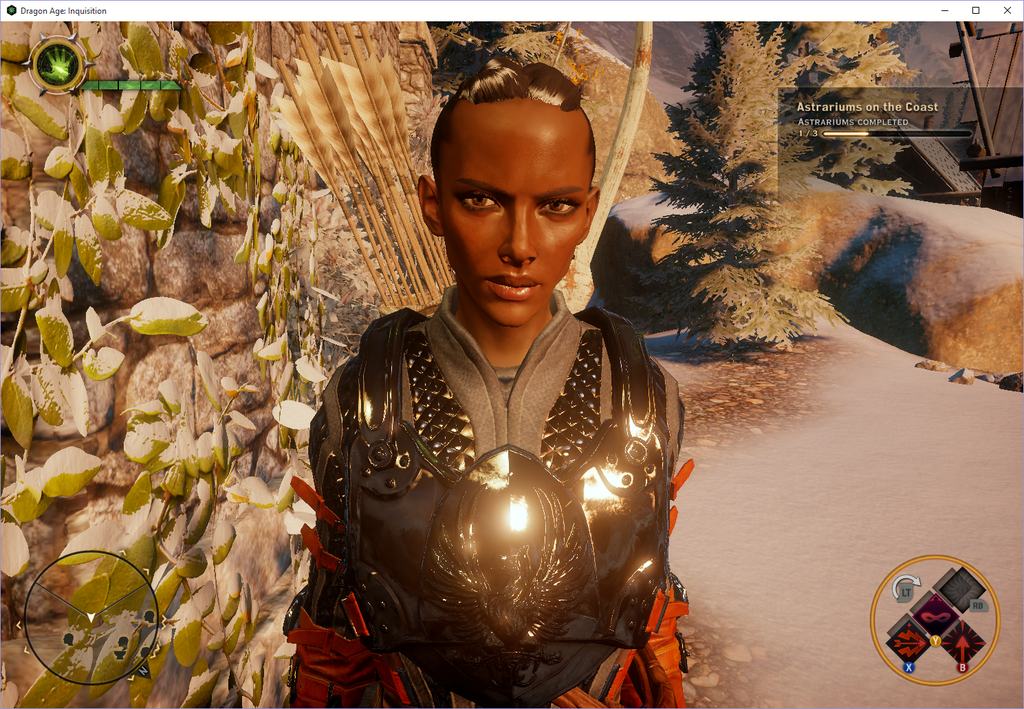This screenshot has height=709, width=1024.
Task: Trigger the upward arrow burst ability
Action: (x=962, y=640)
